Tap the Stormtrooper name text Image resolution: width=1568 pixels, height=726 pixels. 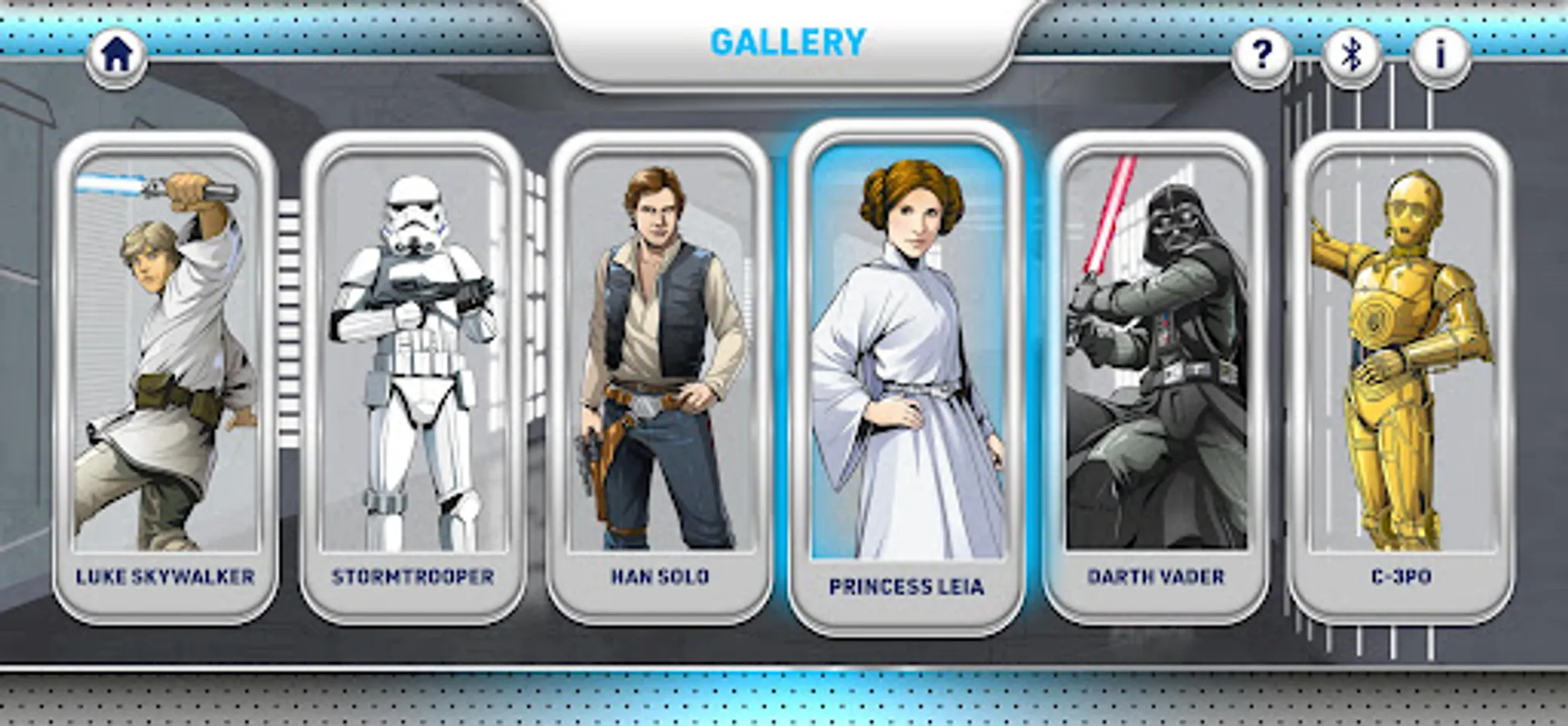coord(414,577)
